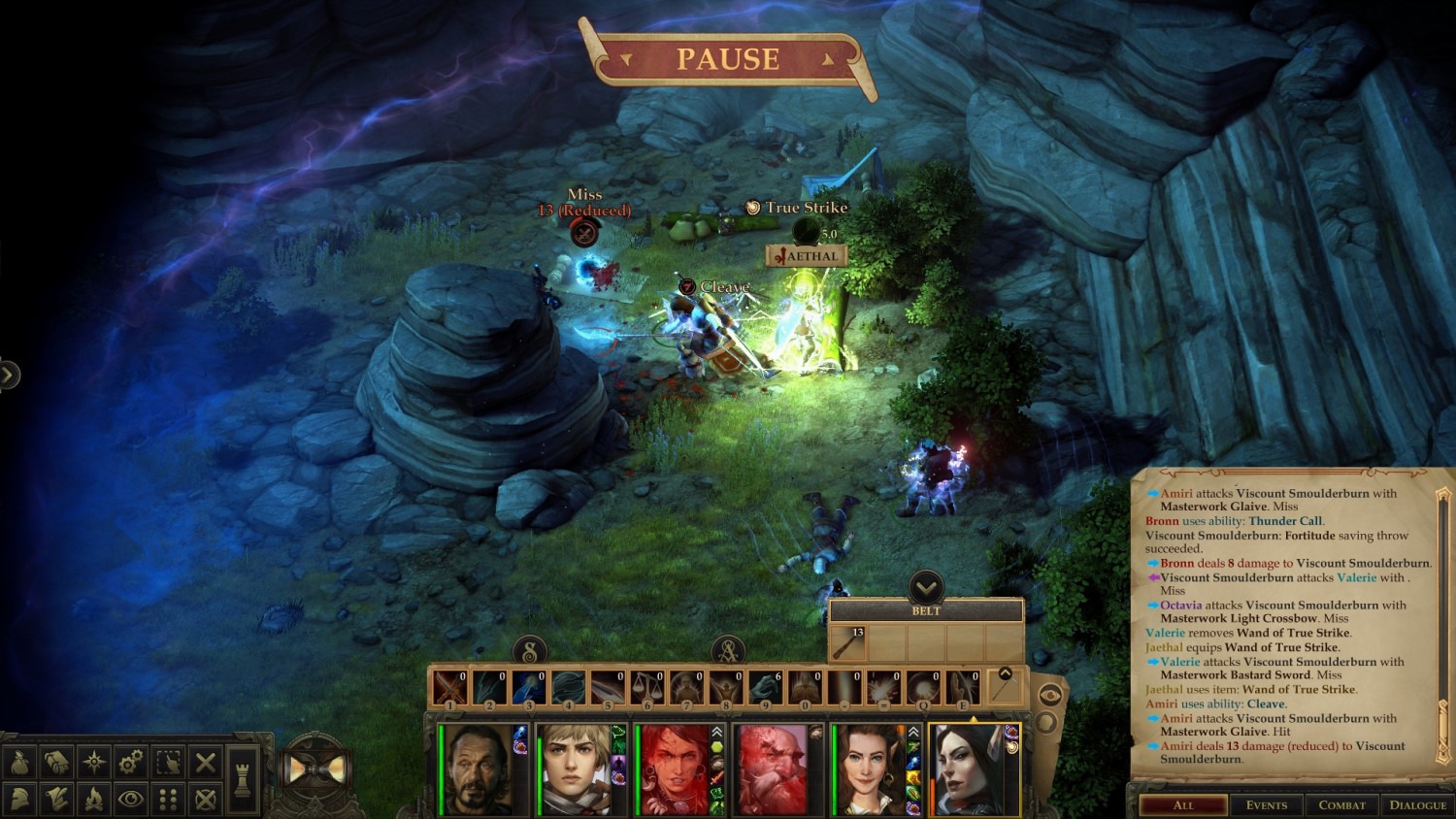The width and height of the screenshot is (1456, 819).
Task: Switch the log to Dialogue tab
Action: click(1417, 804)
